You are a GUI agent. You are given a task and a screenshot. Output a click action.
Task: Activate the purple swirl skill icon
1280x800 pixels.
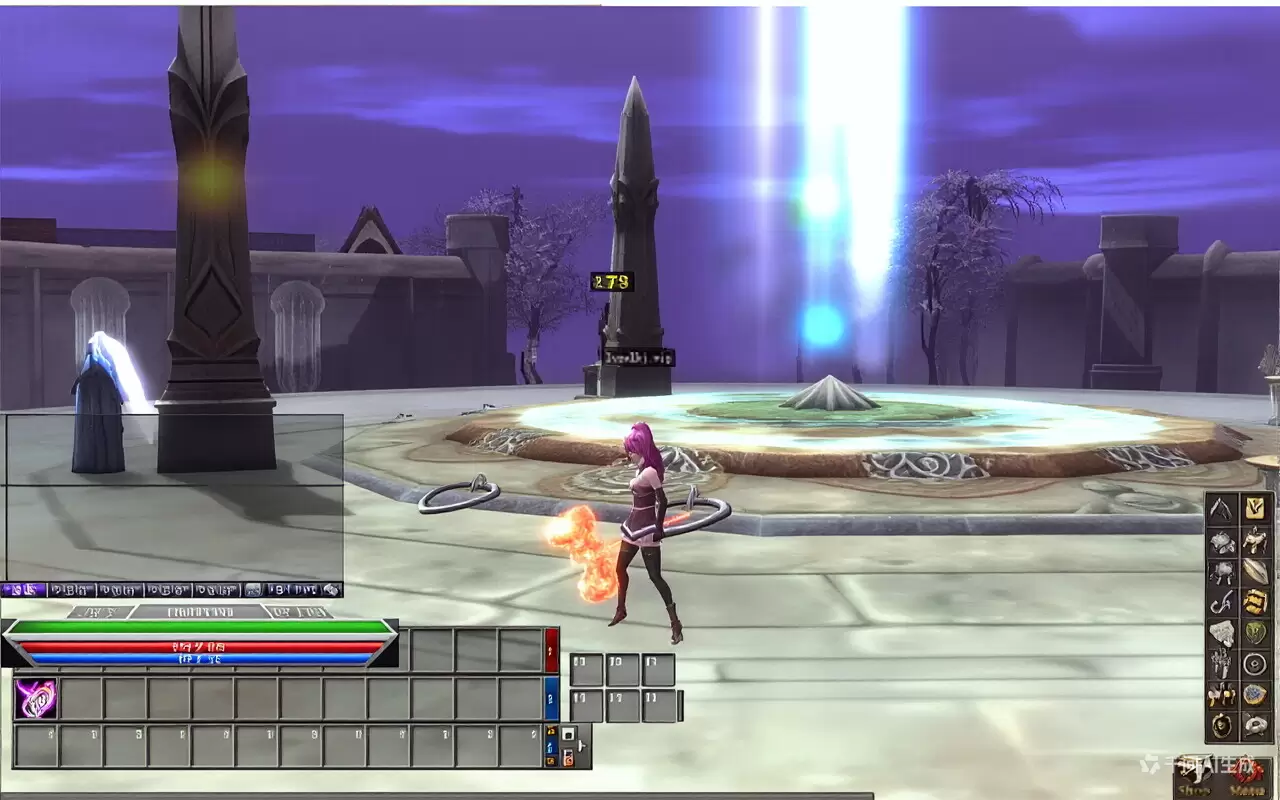pyautogui.click(x=35, y=699)
